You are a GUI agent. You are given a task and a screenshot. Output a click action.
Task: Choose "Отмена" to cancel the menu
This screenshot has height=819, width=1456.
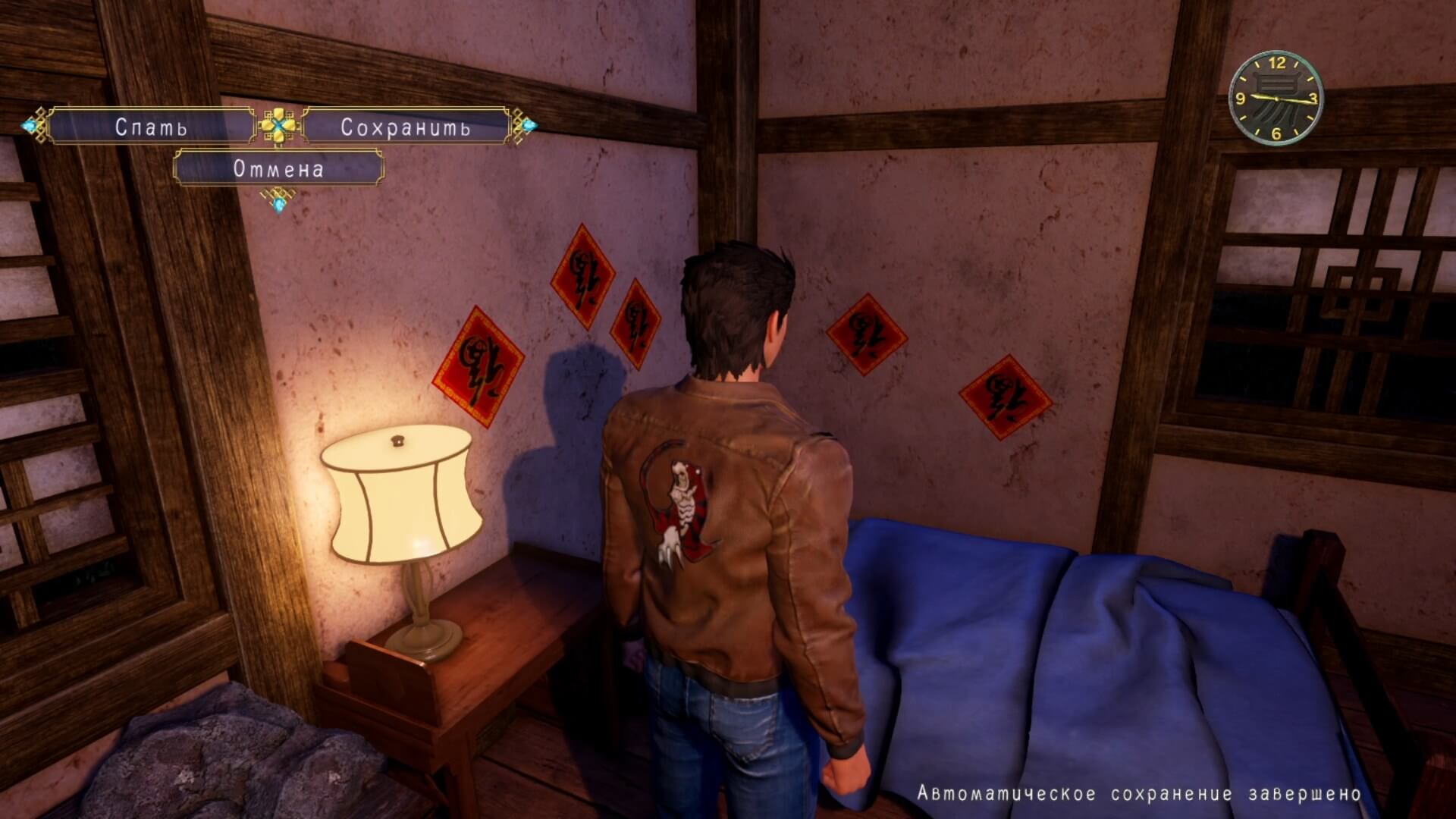pos(279,169)
